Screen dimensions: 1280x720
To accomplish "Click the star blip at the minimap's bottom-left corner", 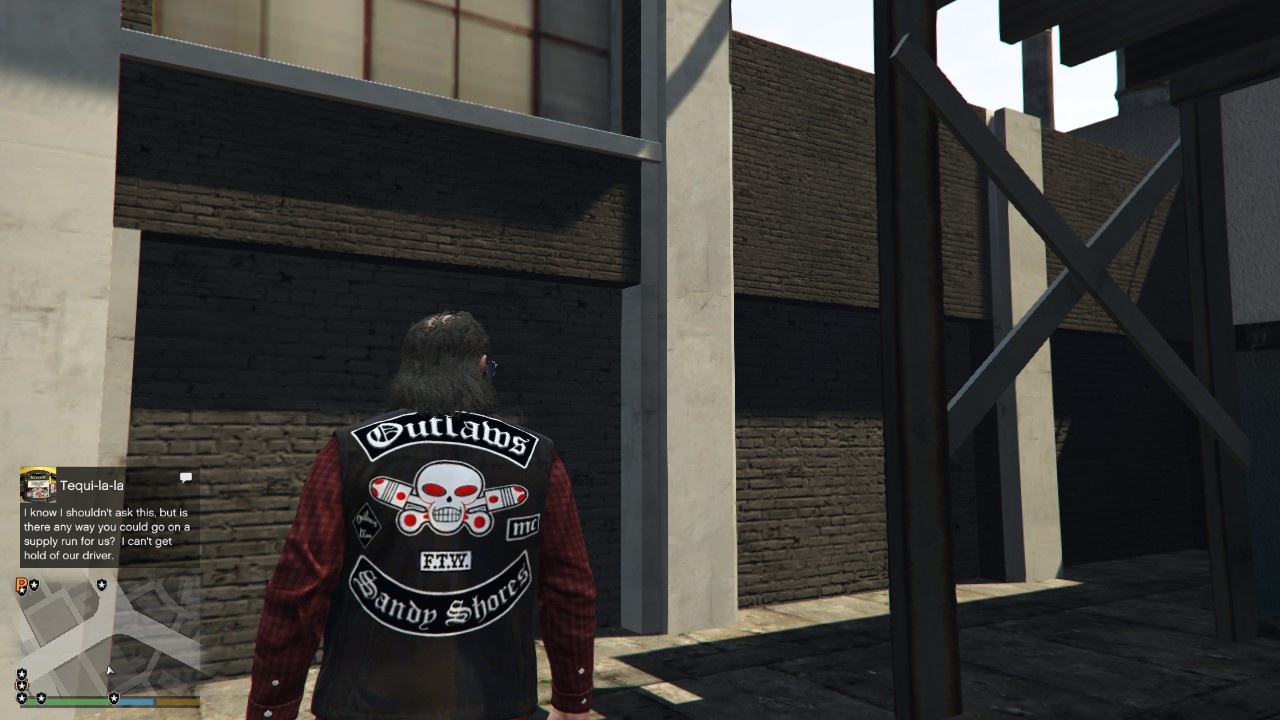I will point(21,696).
